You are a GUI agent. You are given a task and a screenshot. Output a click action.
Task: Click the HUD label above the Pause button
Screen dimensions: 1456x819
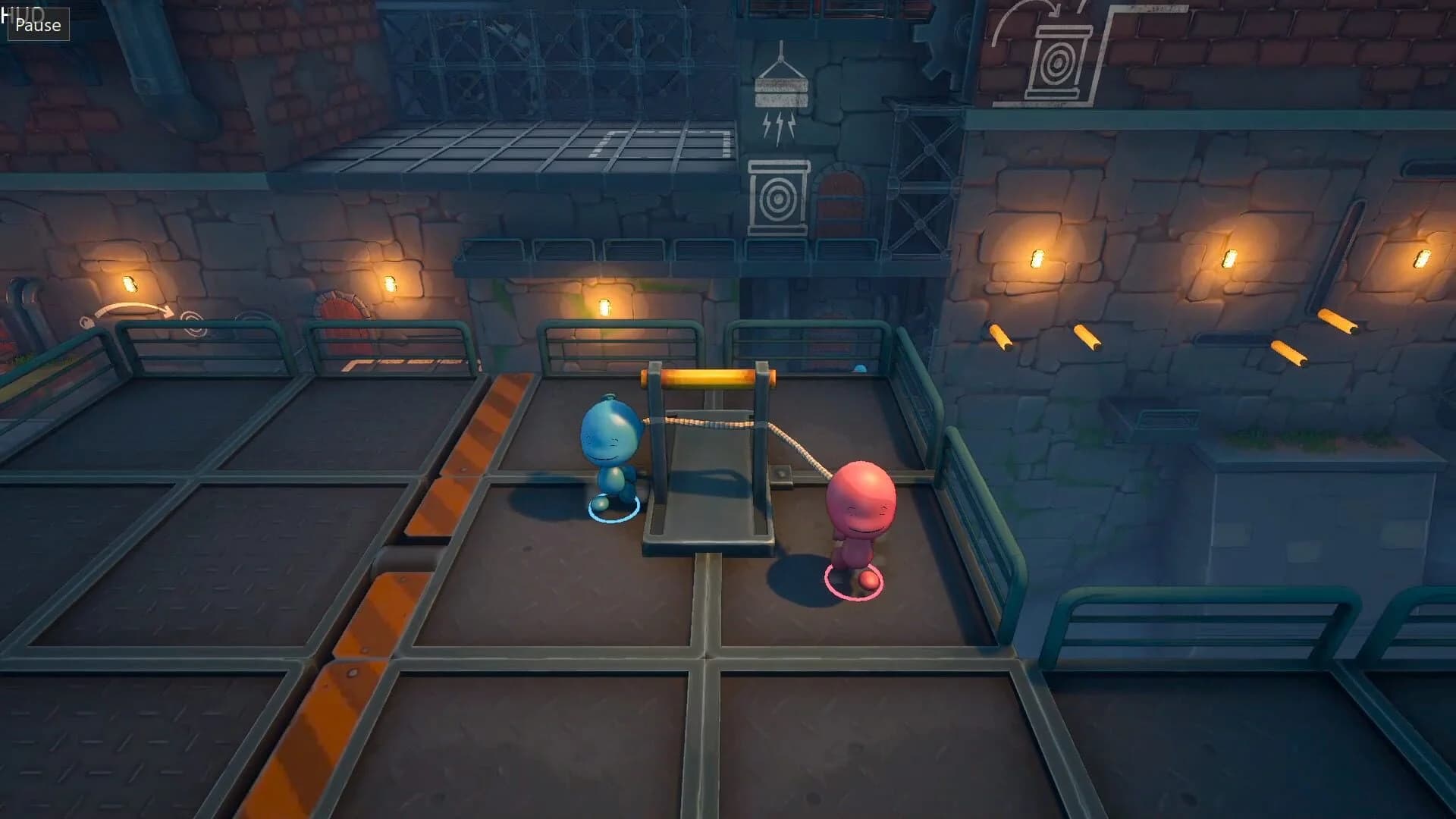(x=21, y=6)
